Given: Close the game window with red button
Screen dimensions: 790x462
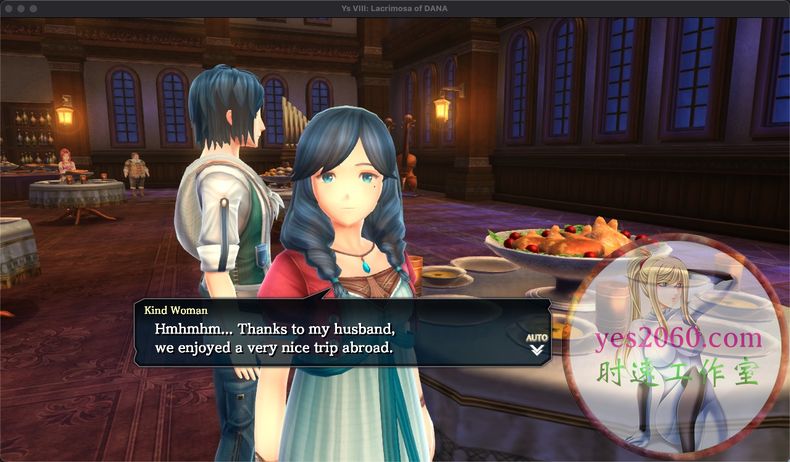Looking at the screenshot, I should [x=8, y=8].
